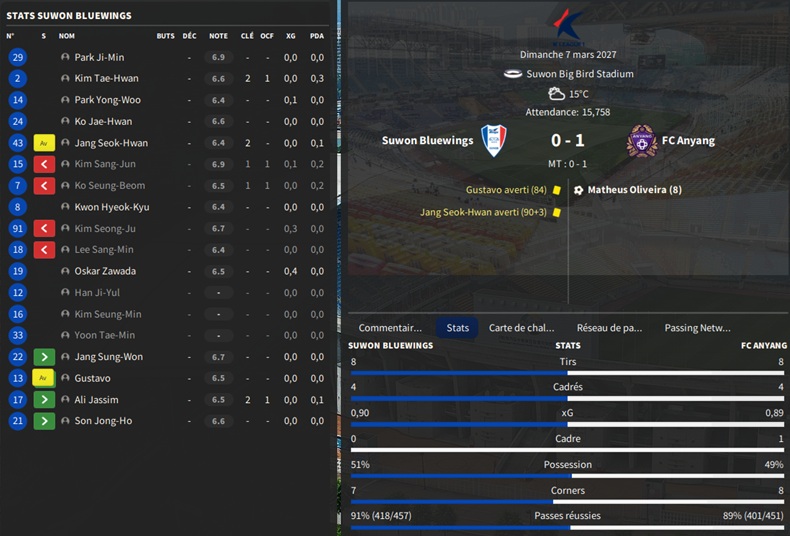Sort the list by NOTE column
This screenshot has height=536, width=790.
click(x=218, y=36)
